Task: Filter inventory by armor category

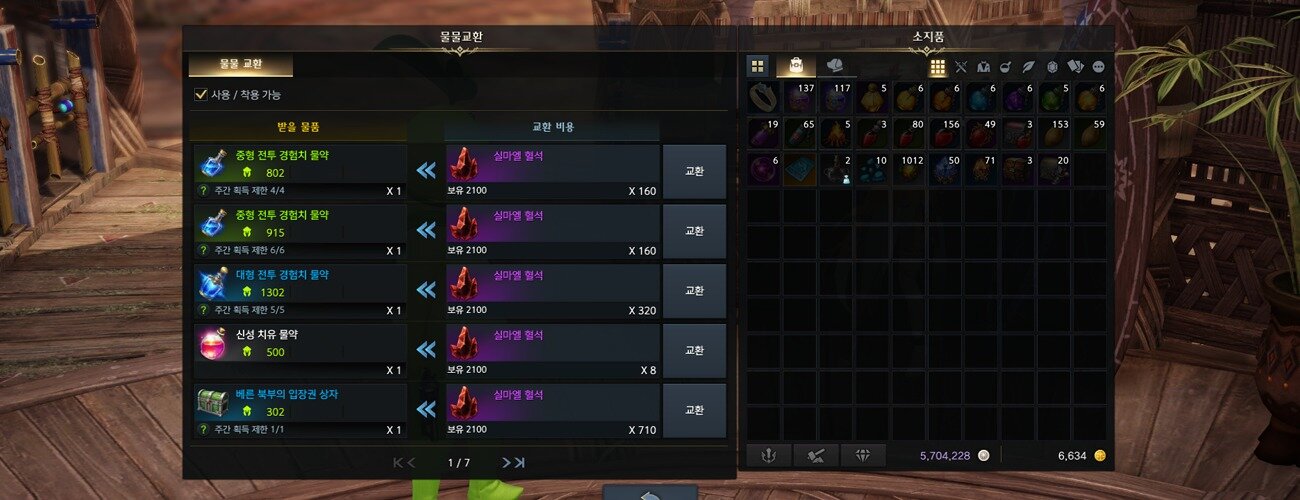Action: (x=984, y=67)
